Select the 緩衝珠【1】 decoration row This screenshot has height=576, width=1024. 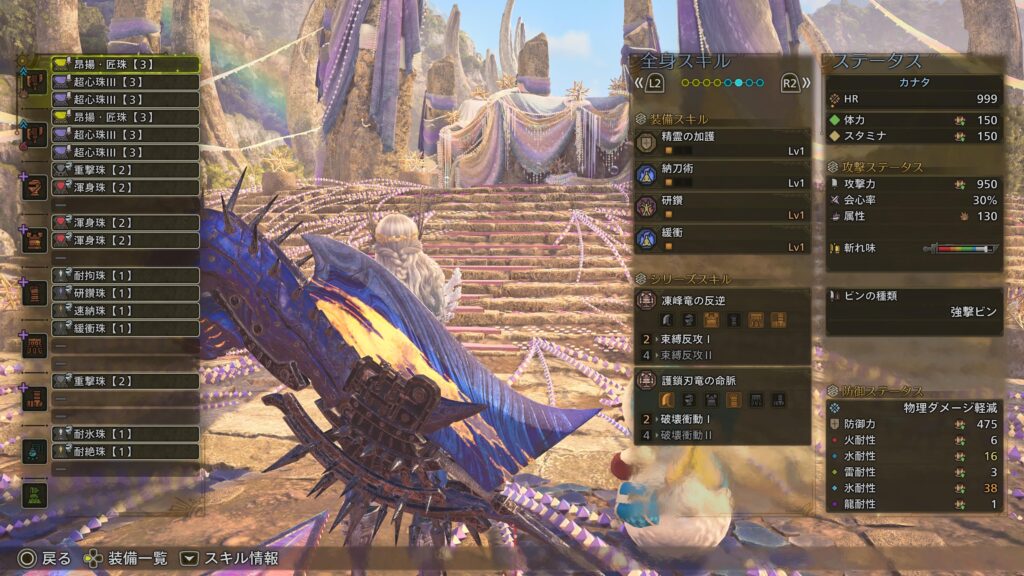[x=124, y=328]
